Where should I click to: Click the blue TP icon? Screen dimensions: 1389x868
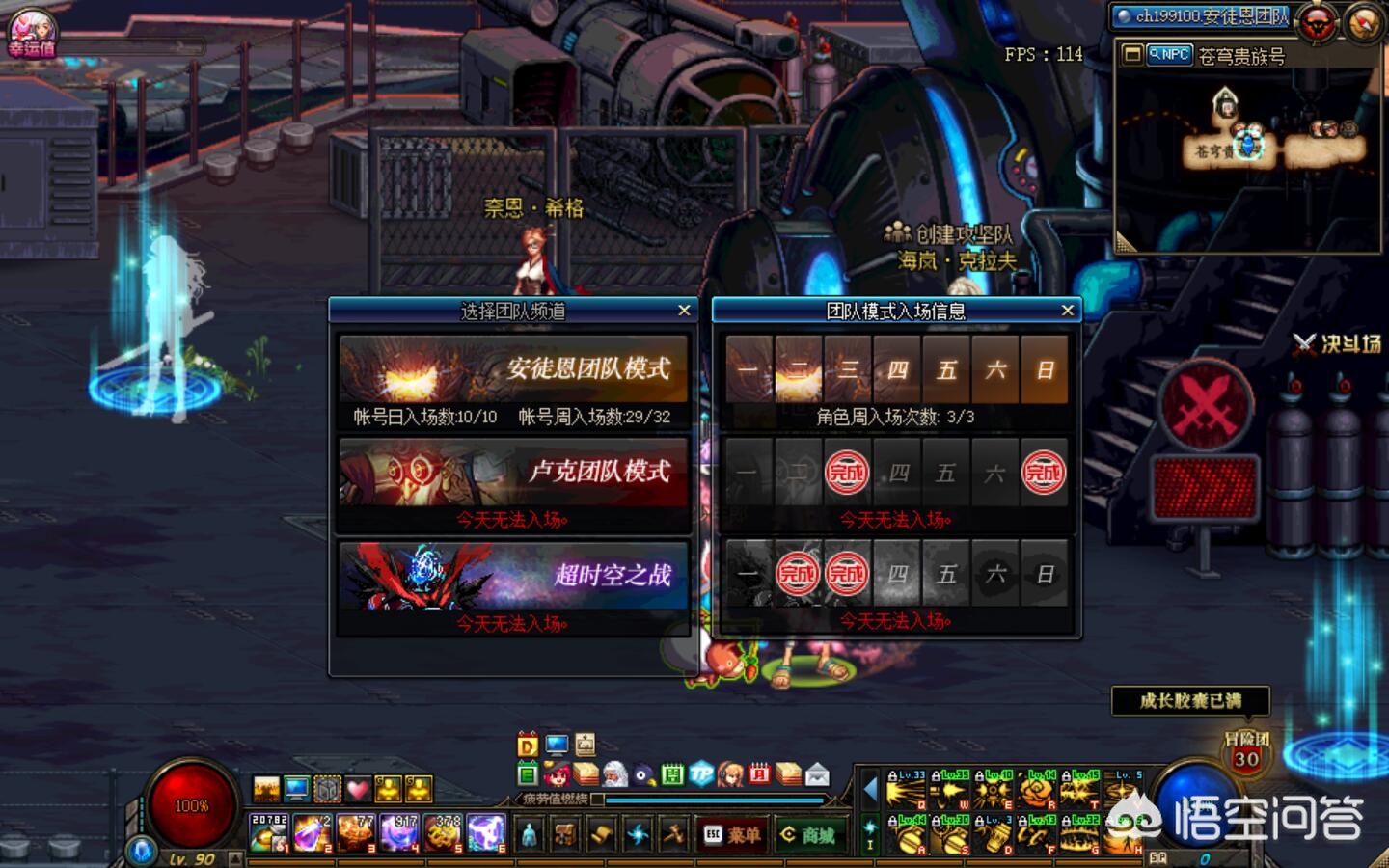(701, 773)
